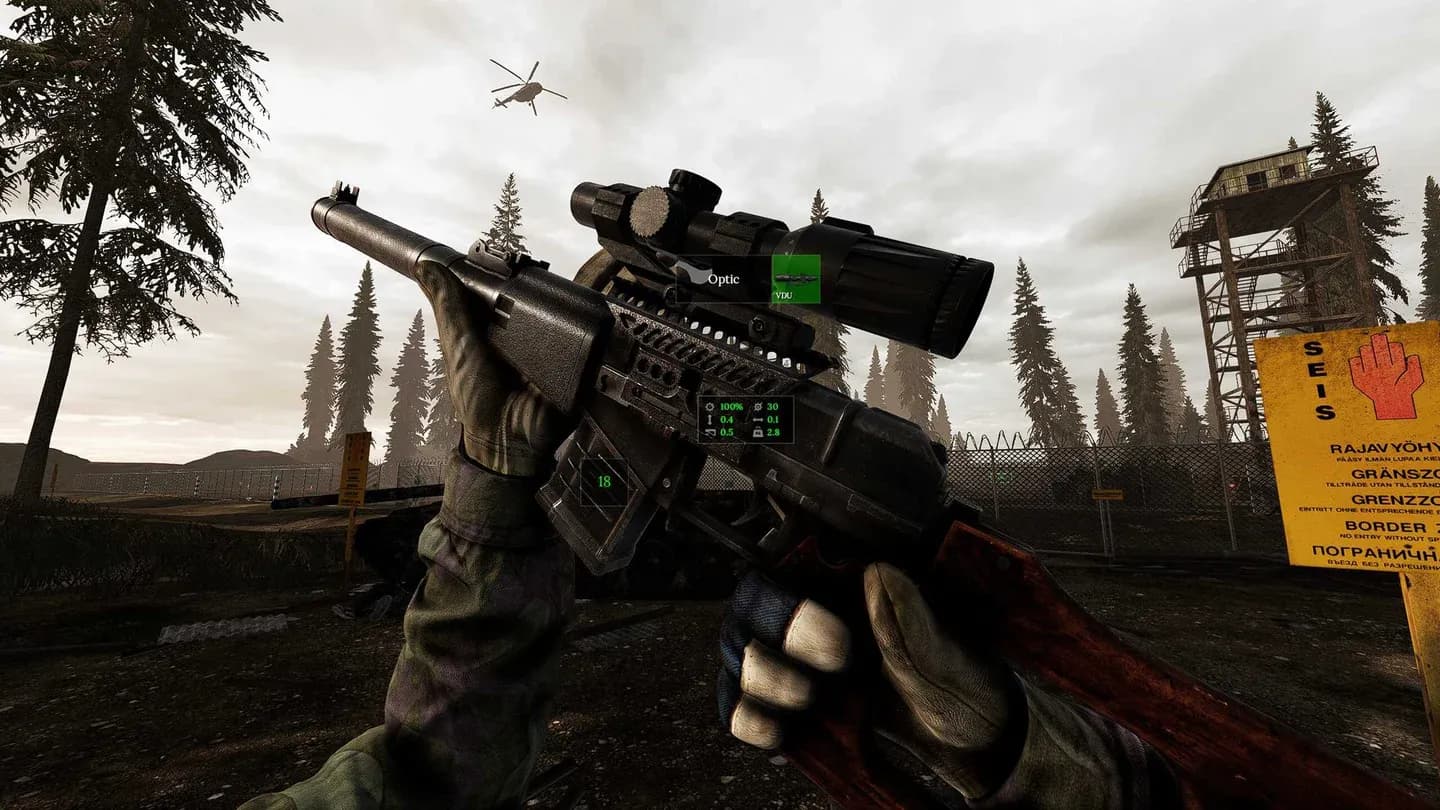
Task: Click the scope elevation adjustment dial
Action: 651,213
